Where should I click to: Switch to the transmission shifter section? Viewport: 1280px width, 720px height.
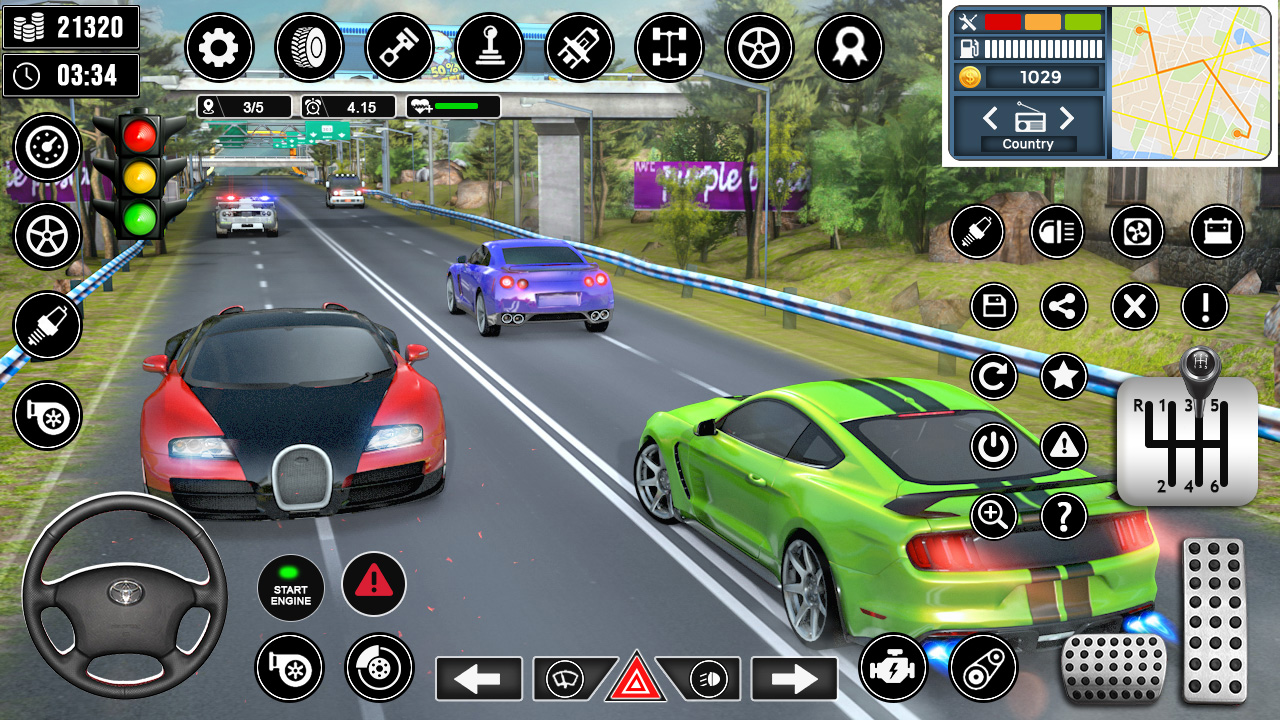pyautogui.click(x=490, y=47)
